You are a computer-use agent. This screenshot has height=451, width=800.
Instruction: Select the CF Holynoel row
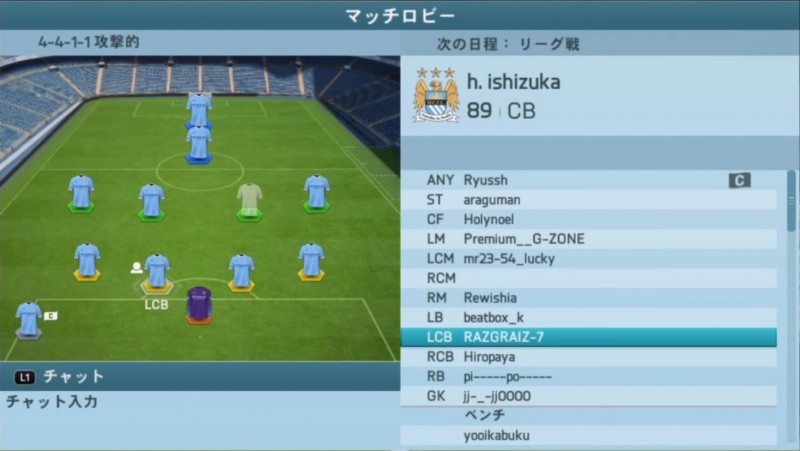pyautogui.click(x=588, y=219)
